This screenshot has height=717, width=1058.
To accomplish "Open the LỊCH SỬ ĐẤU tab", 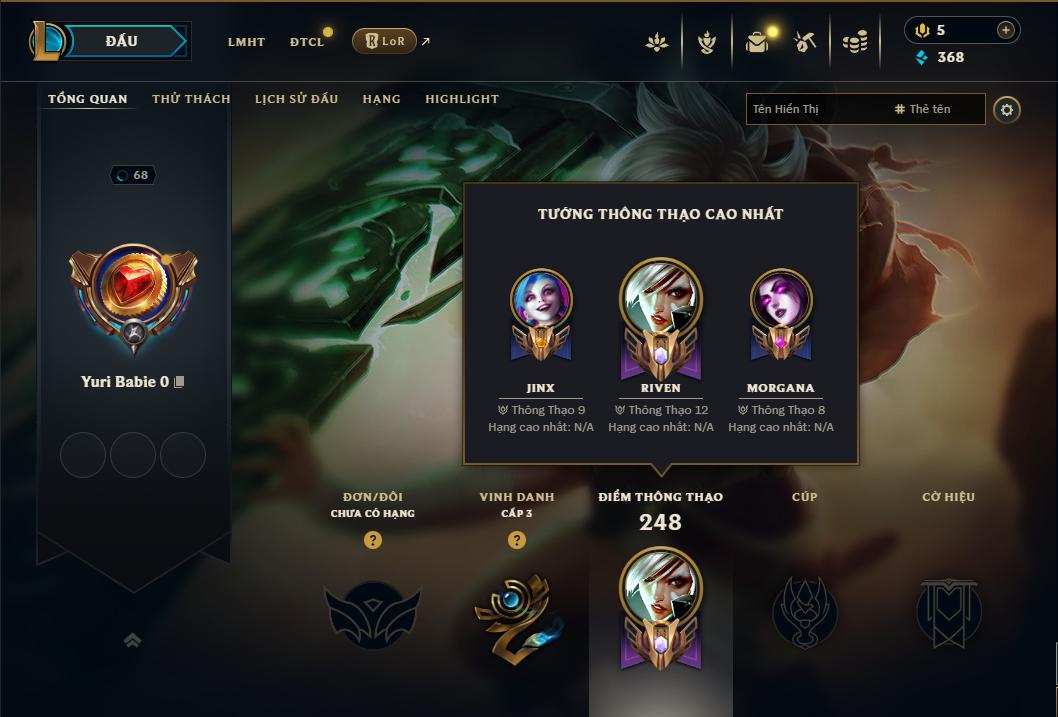I will pos(296,99).
